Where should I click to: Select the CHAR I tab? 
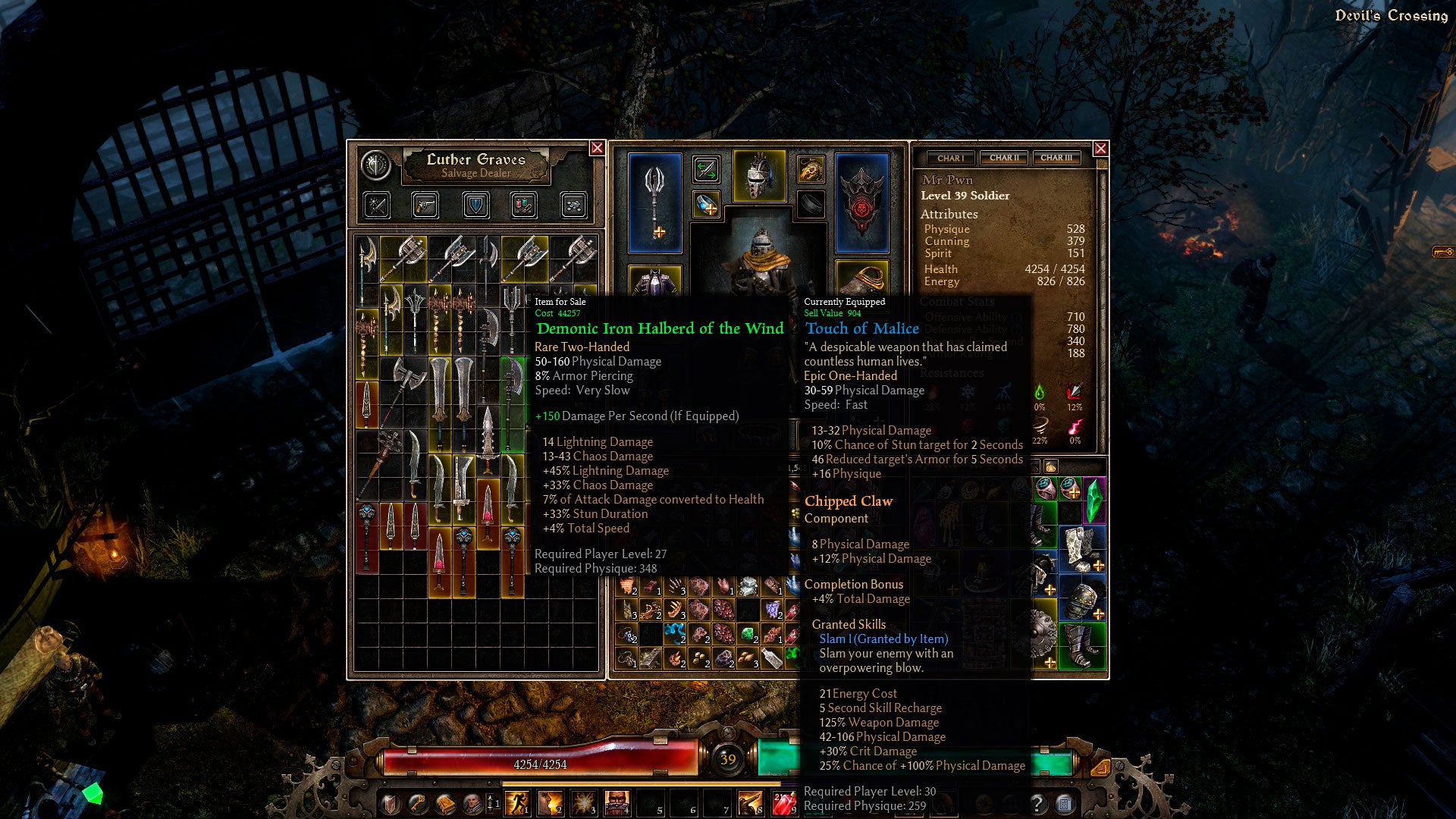click(x=951, y=158)
